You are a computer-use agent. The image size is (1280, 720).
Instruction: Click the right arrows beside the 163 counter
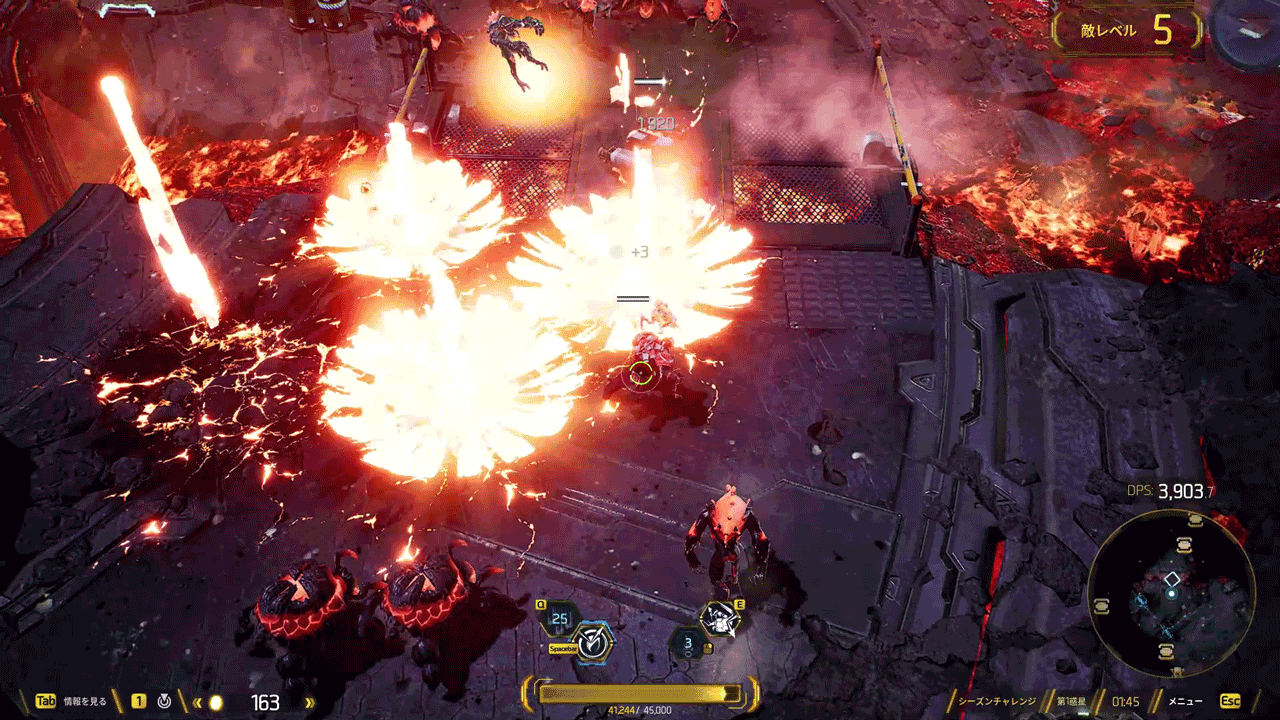pos(309,703)
